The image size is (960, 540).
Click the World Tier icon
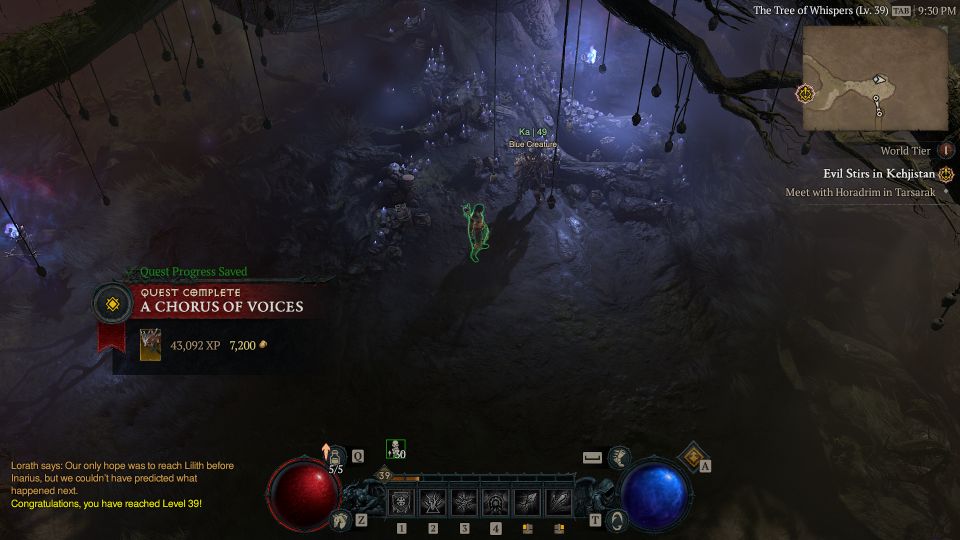tap(946, 150)
